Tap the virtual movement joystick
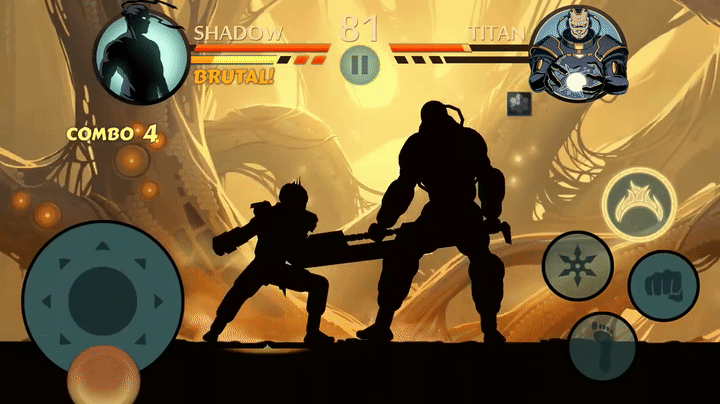720x404 pixels. click(102, 297)
